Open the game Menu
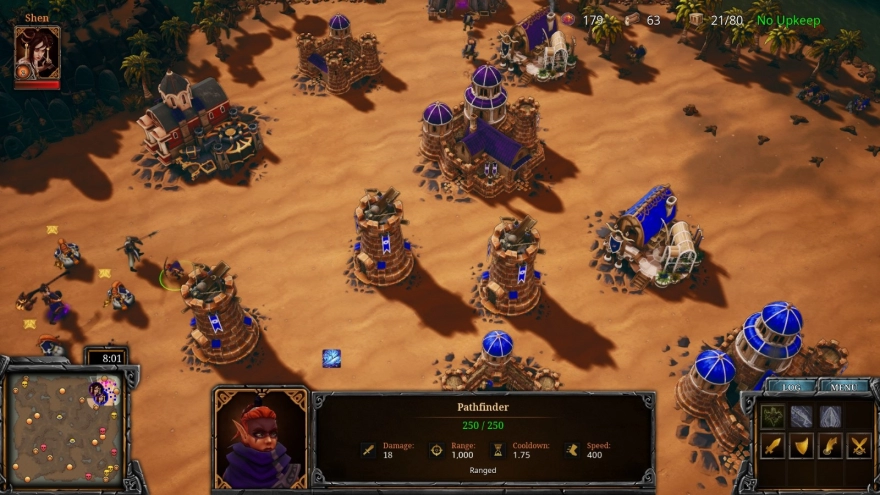The width and height of the screenshot is (880, 495). coord(843,386)
